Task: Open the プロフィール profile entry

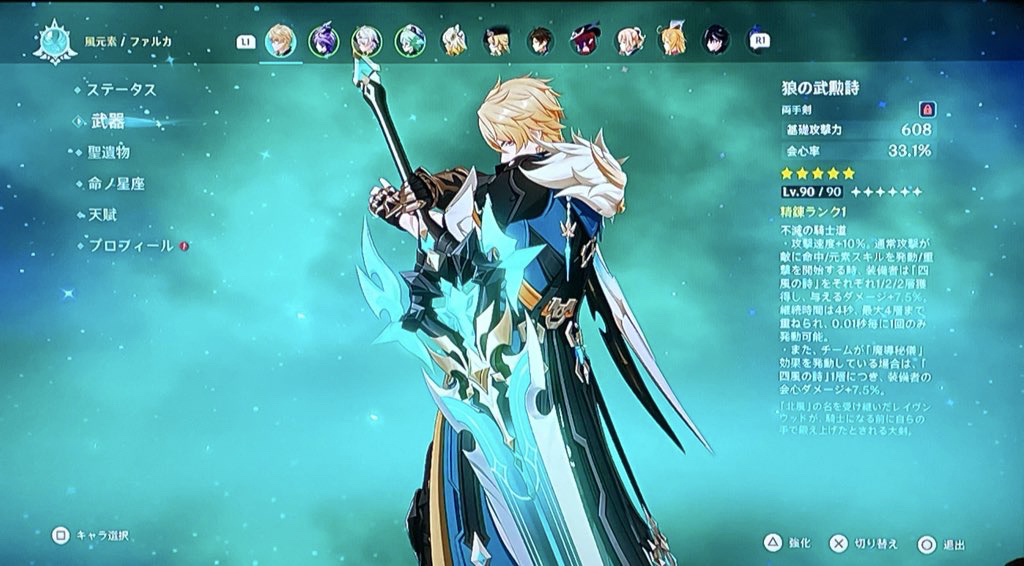Action: click(130, 246)
